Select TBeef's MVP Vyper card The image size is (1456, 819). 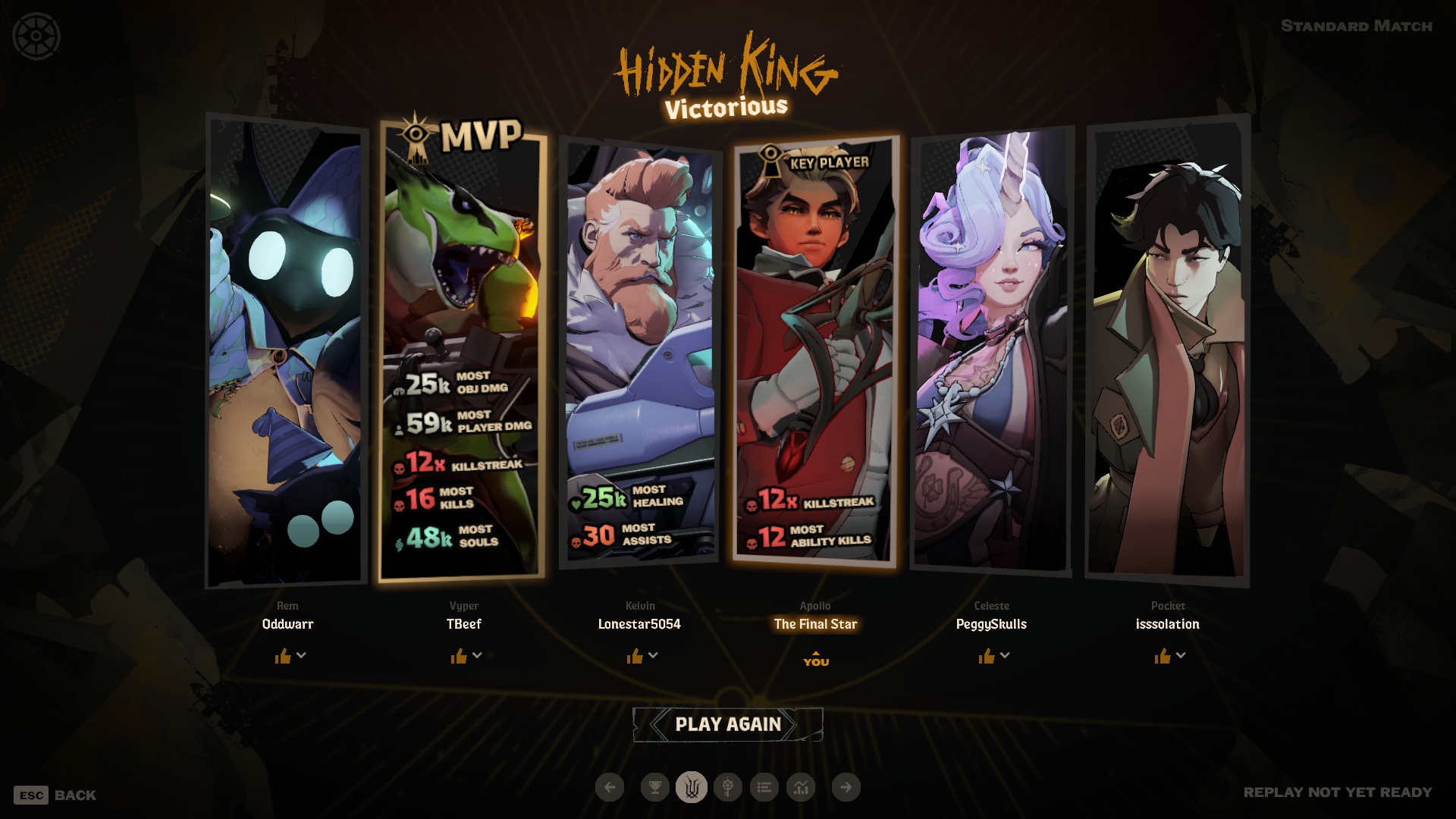point(462,349)
